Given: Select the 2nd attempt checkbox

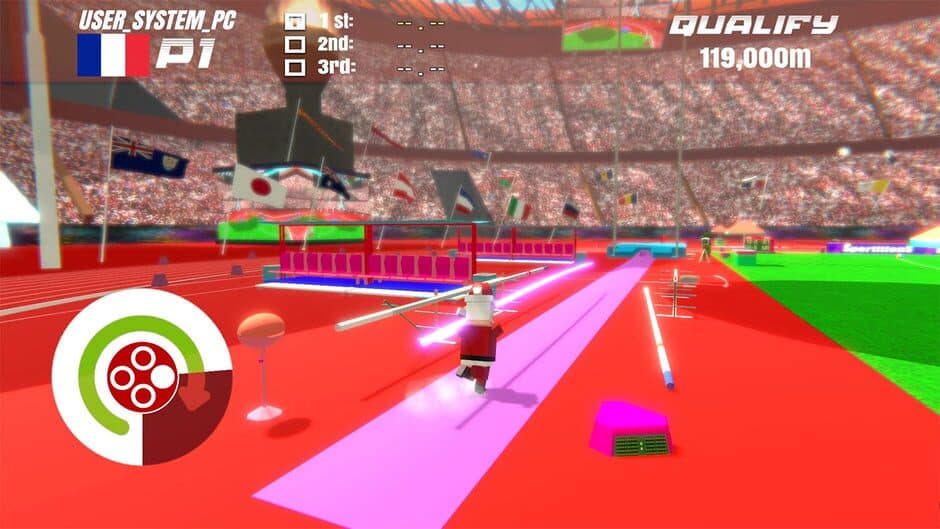Looking at the screenshot, I should coord(295,44).
